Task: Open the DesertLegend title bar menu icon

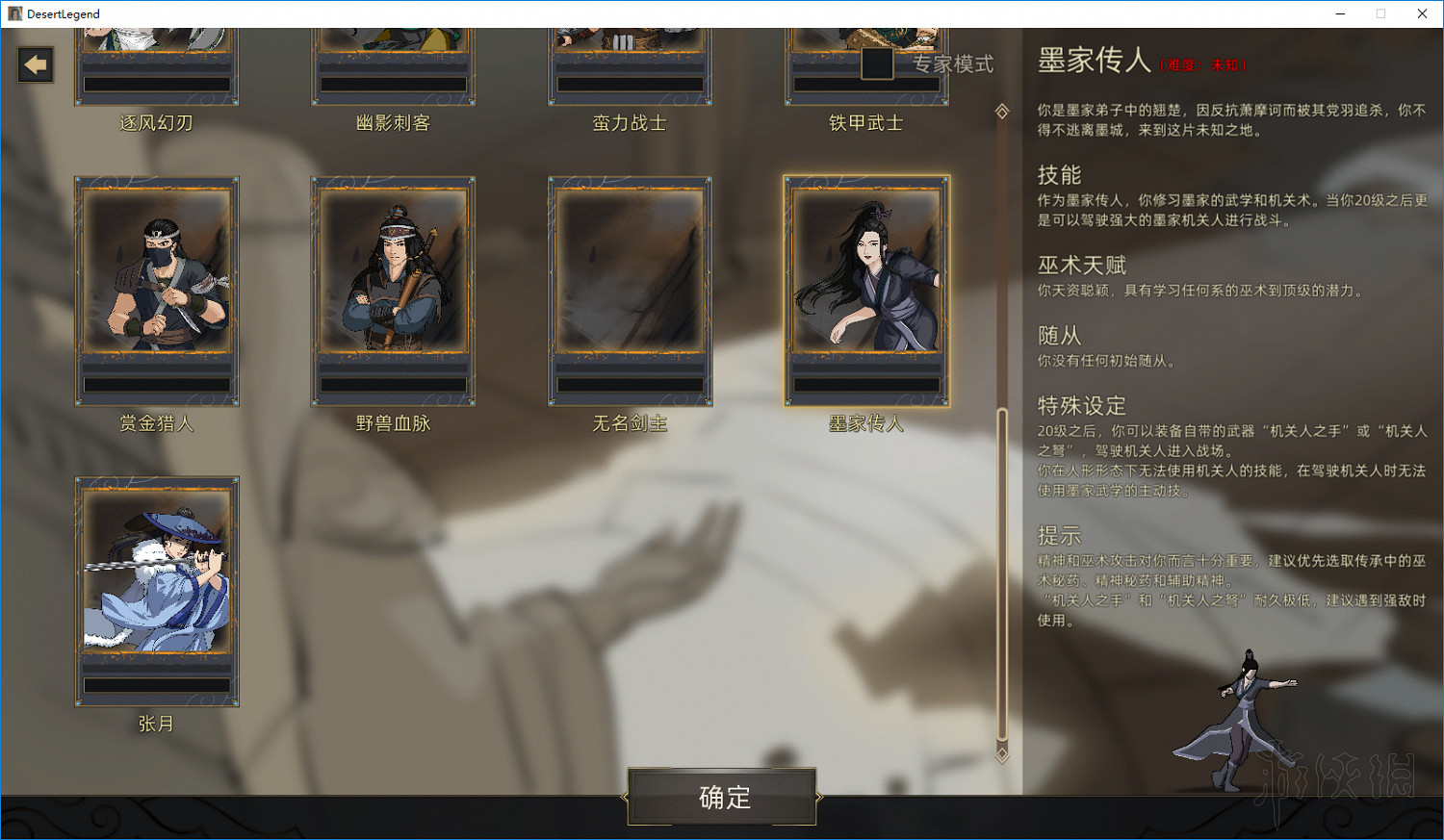Action: (14, 13)
